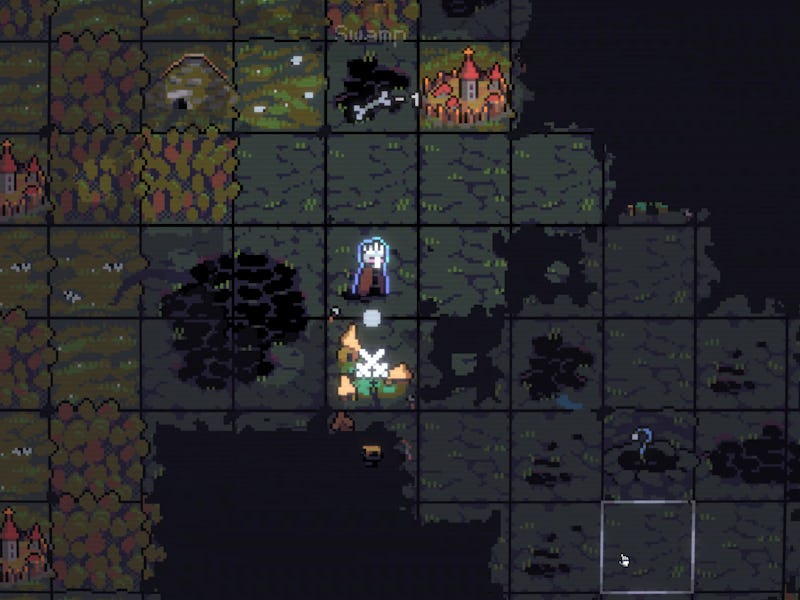Select the Swamp tile with bone cost

click(x=372, y=88)
